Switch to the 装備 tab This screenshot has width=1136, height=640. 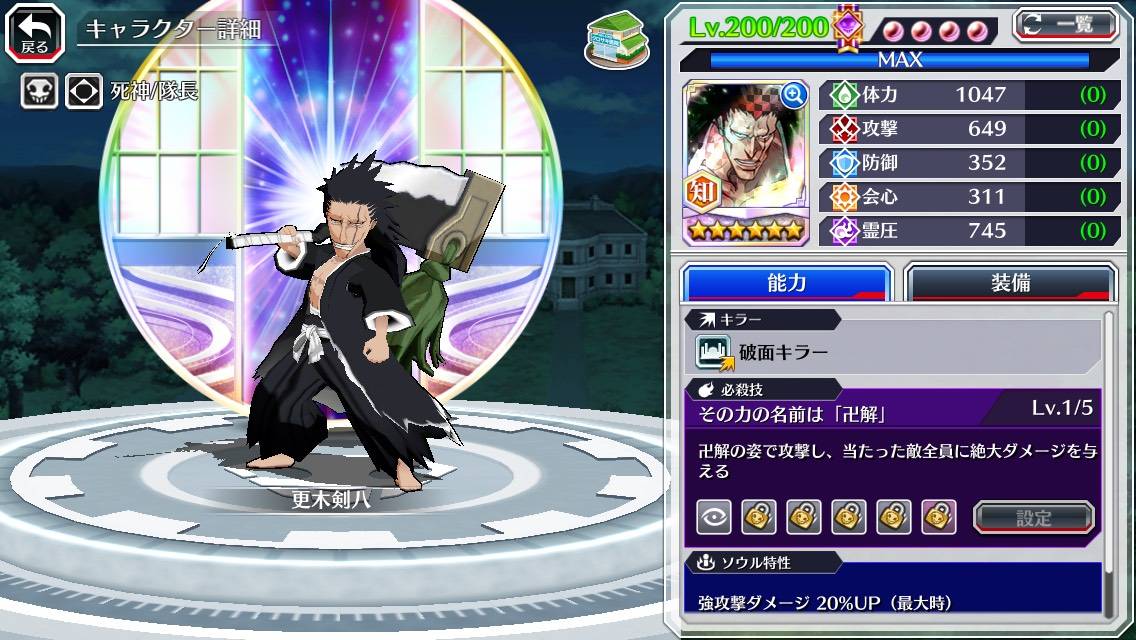tap(1010, 283)
